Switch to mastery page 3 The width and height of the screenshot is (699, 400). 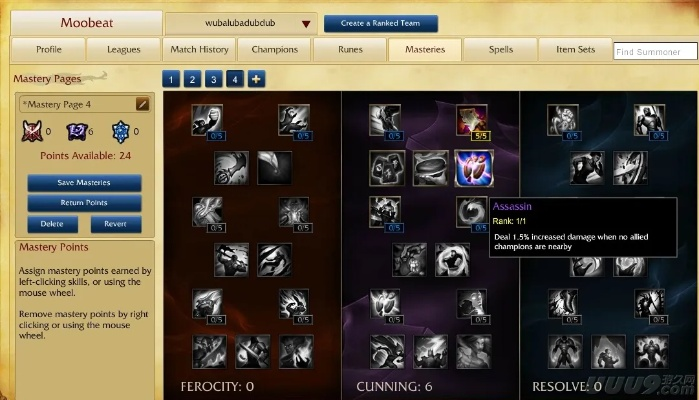[213, 79]
